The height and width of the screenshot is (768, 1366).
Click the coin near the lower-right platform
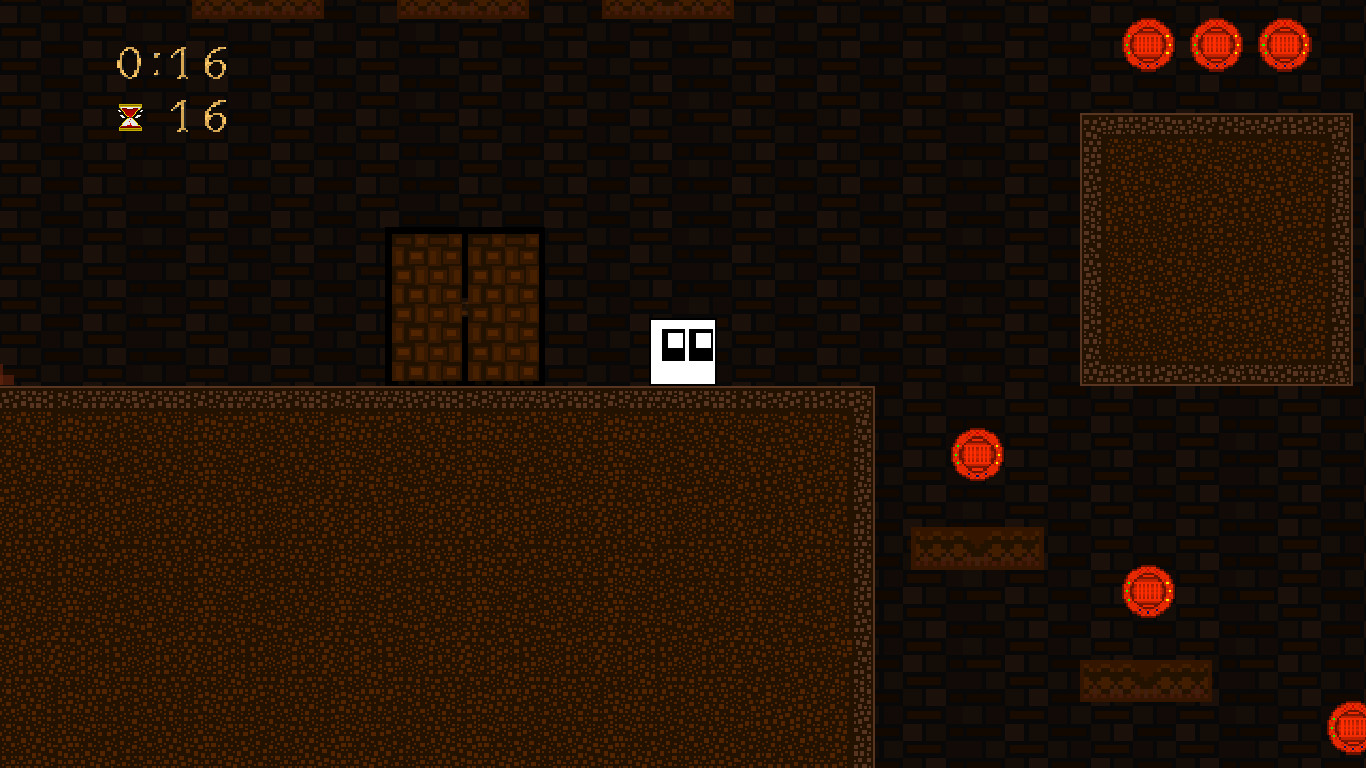click(x=1147, y=592)
